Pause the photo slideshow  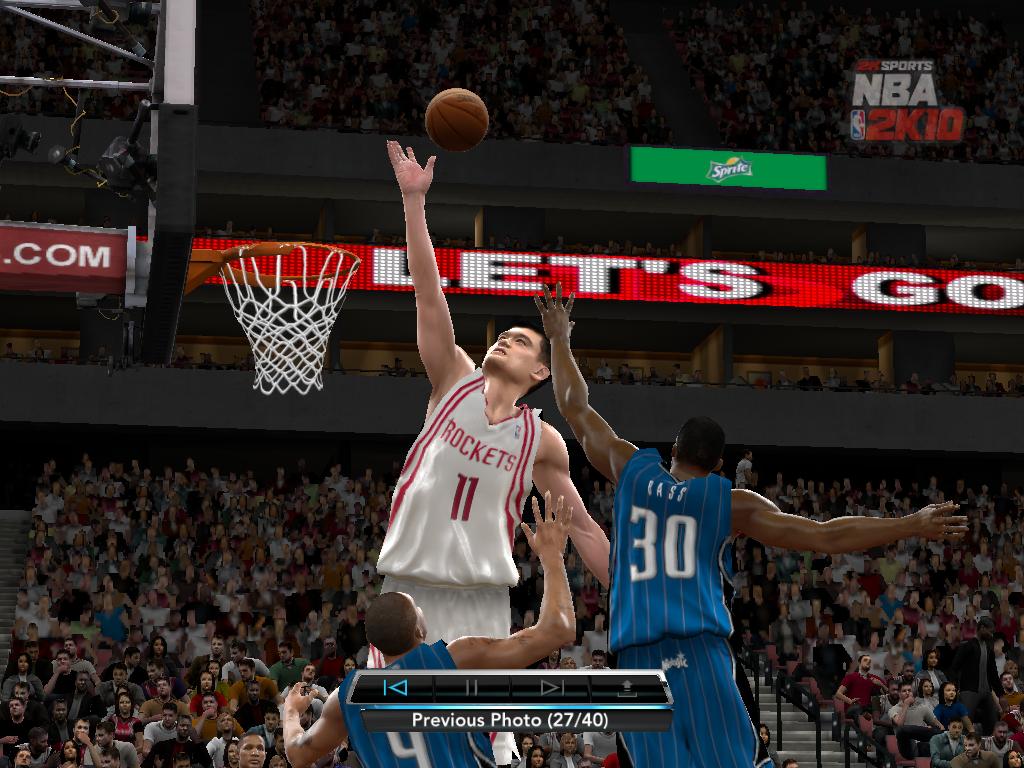click(x=472, y=687)
